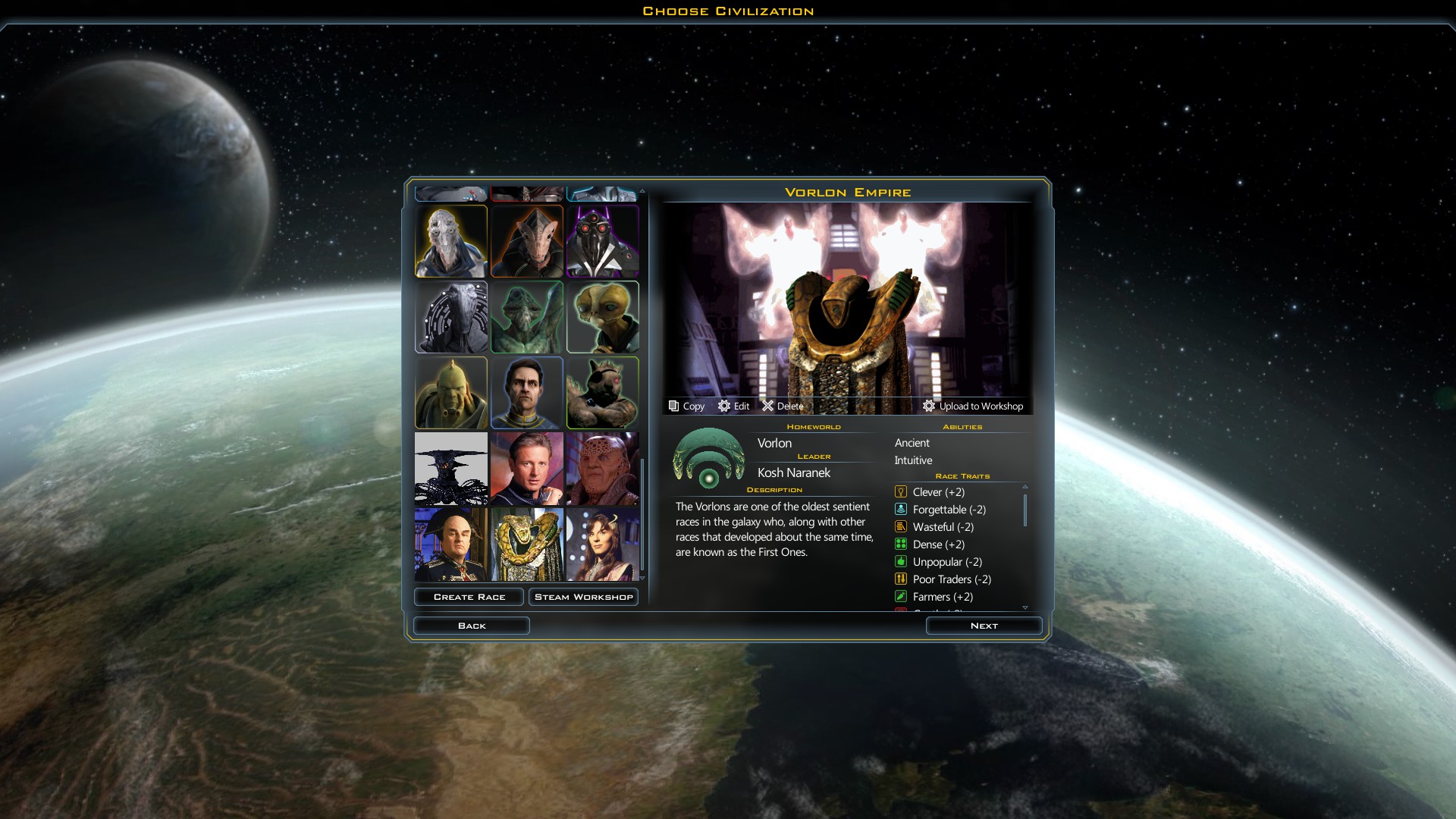
Task: Choose the dark spider-ship portrait
Action: [x=451, y=469]
